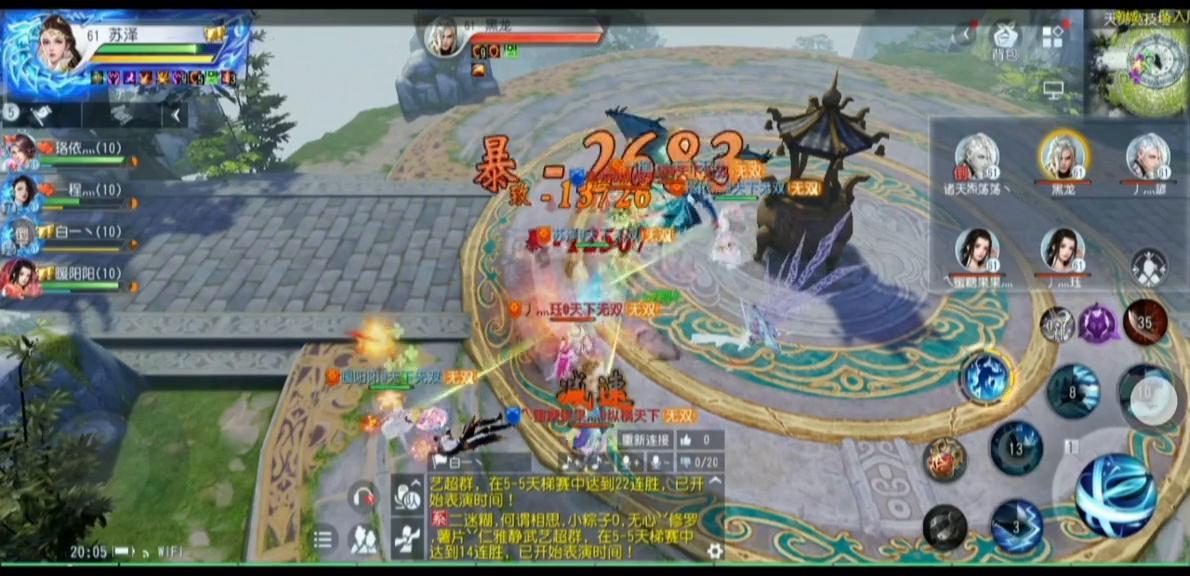Image resolution: width=1190 pixels, height=576 pixels.
Task: Toggle the headset voice icon
Action: 362,496
